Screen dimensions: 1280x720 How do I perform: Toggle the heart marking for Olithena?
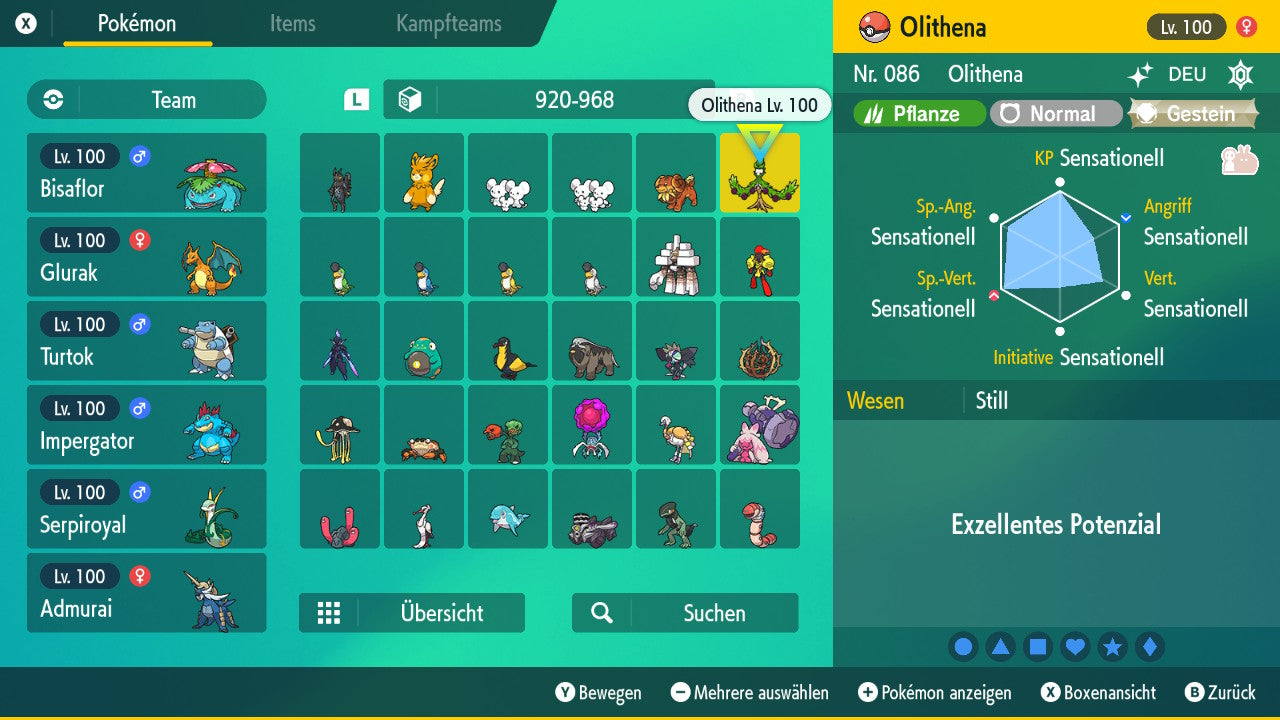click(x=1075, y=647)
